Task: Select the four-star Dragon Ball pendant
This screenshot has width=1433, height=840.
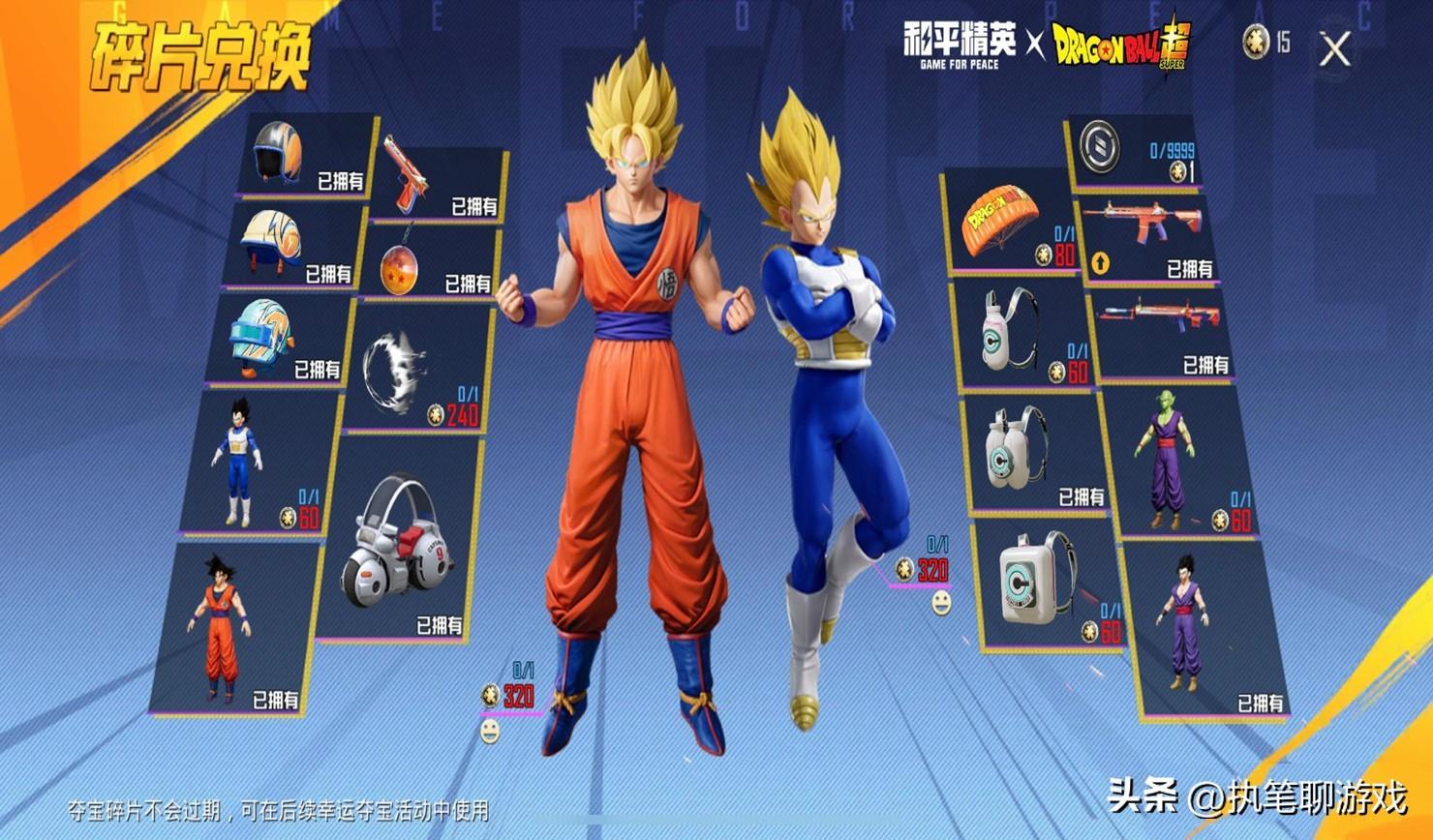Action: point(431,262)
